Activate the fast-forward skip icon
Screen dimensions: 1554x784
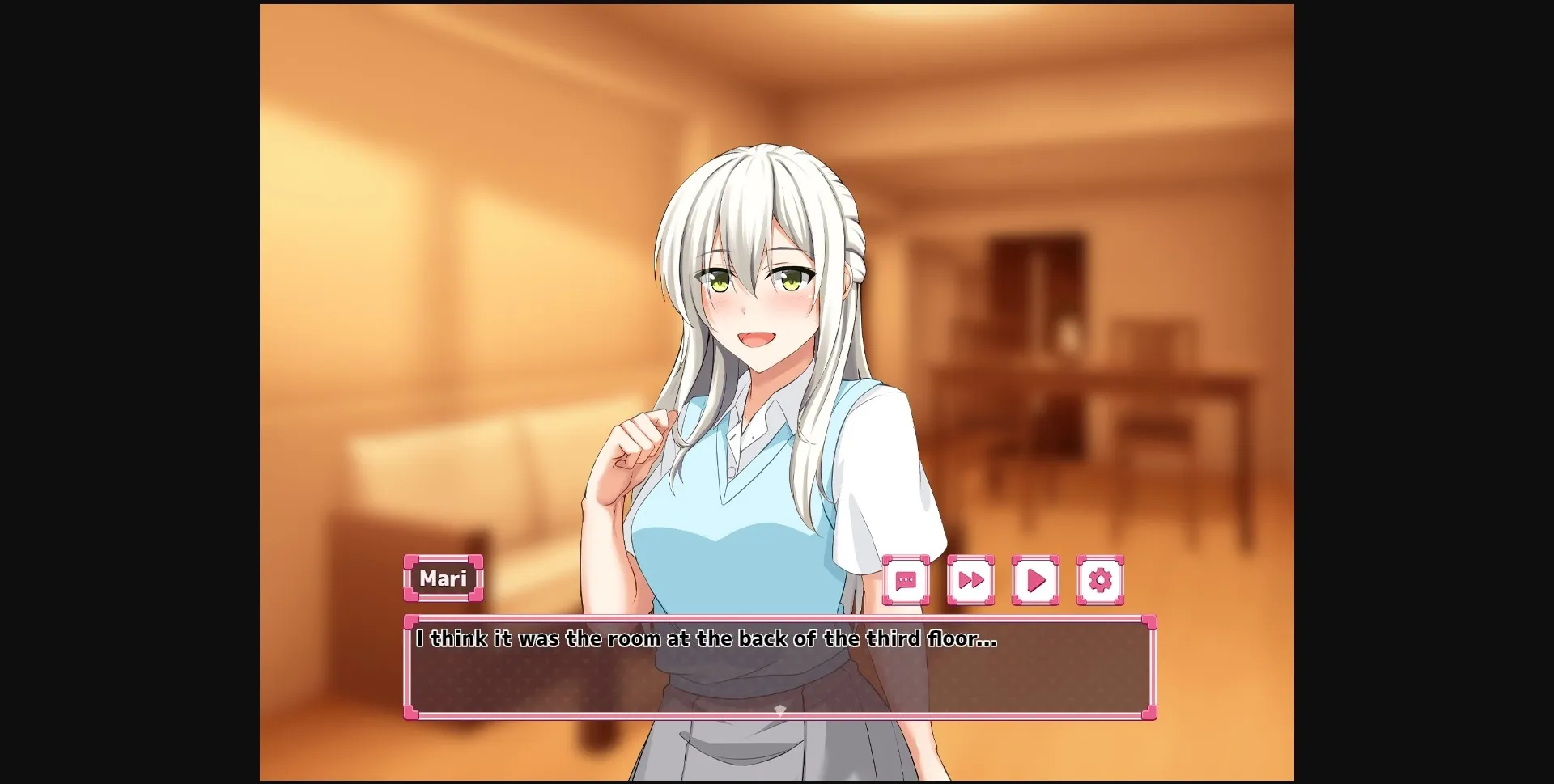click(x=970, y=580)
